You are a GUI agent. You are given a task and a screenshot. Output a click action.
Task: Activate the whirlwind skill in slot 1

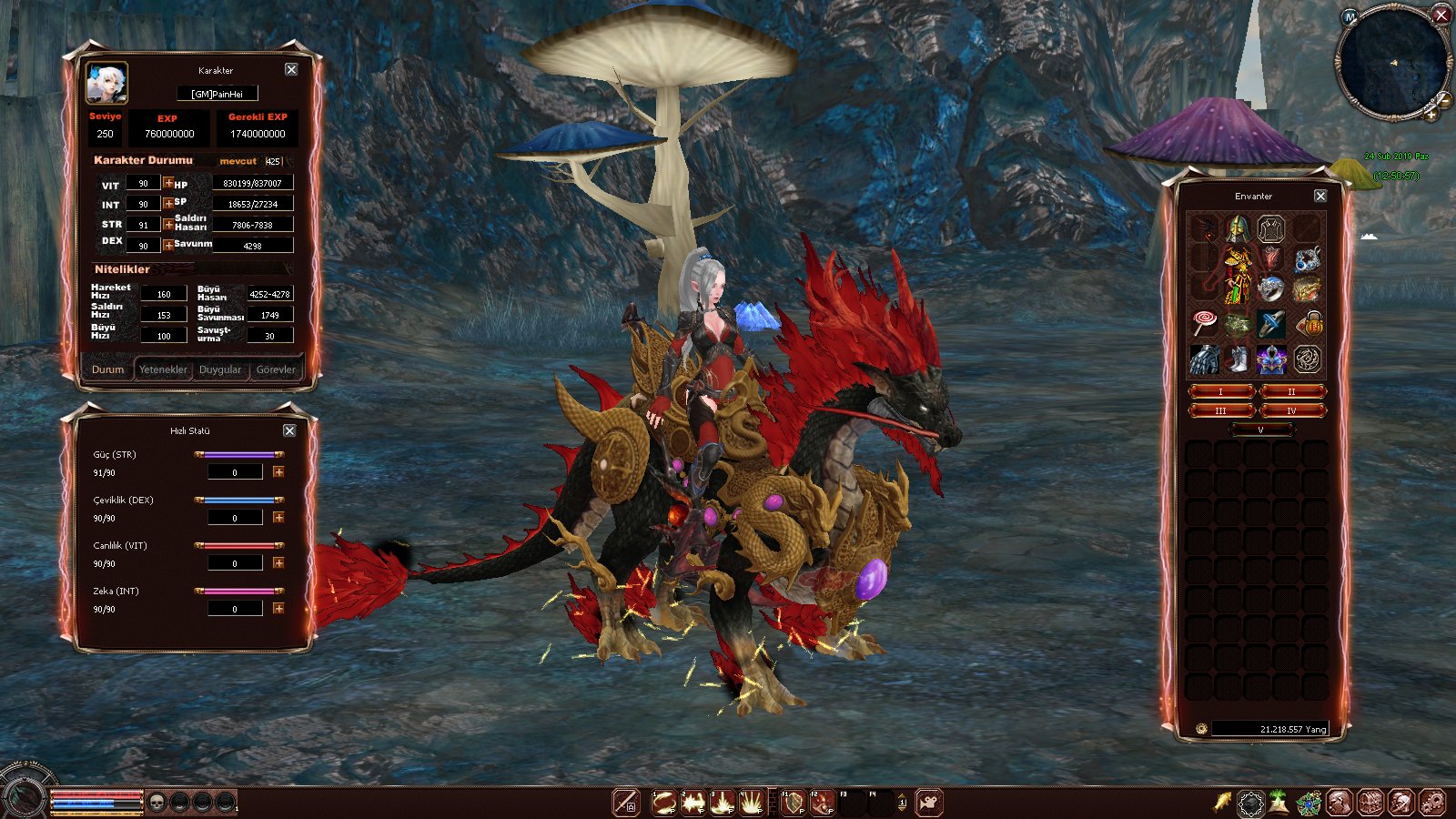pos(663,803)
